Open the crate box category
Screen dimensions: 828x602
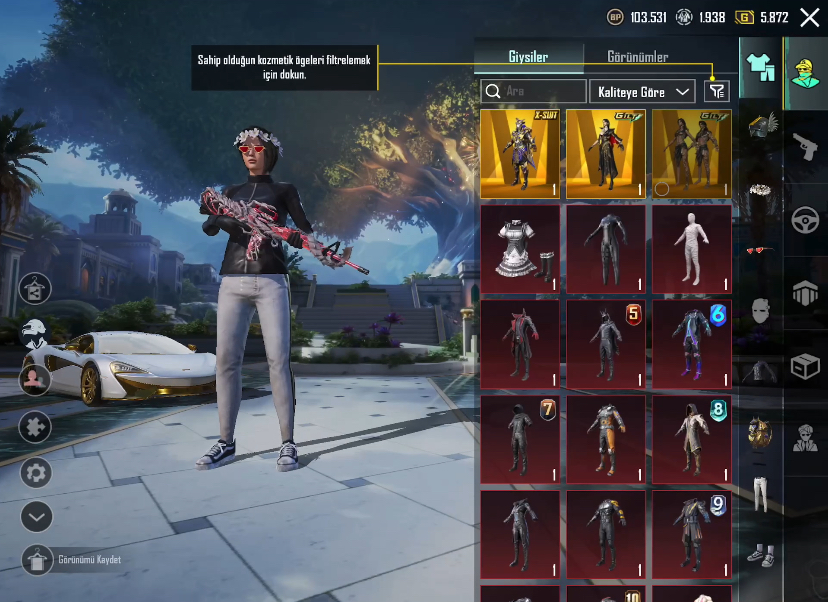805,367
